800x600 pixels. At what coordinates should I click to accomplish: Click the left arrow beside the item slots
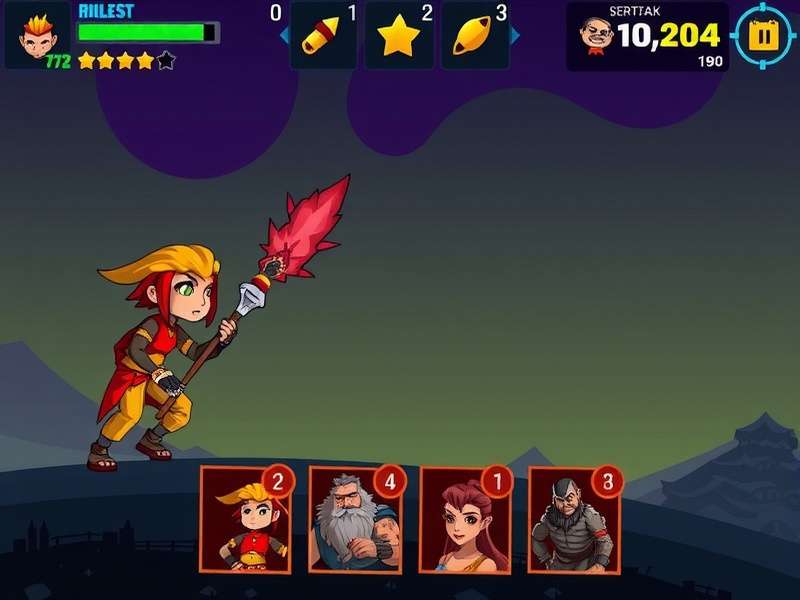(x=284, y=36)
